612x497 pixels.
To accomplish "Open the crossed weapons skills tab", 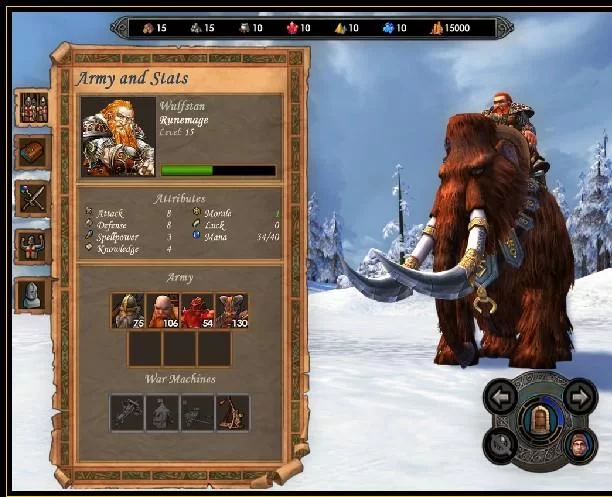I will (x=33, y=198).
